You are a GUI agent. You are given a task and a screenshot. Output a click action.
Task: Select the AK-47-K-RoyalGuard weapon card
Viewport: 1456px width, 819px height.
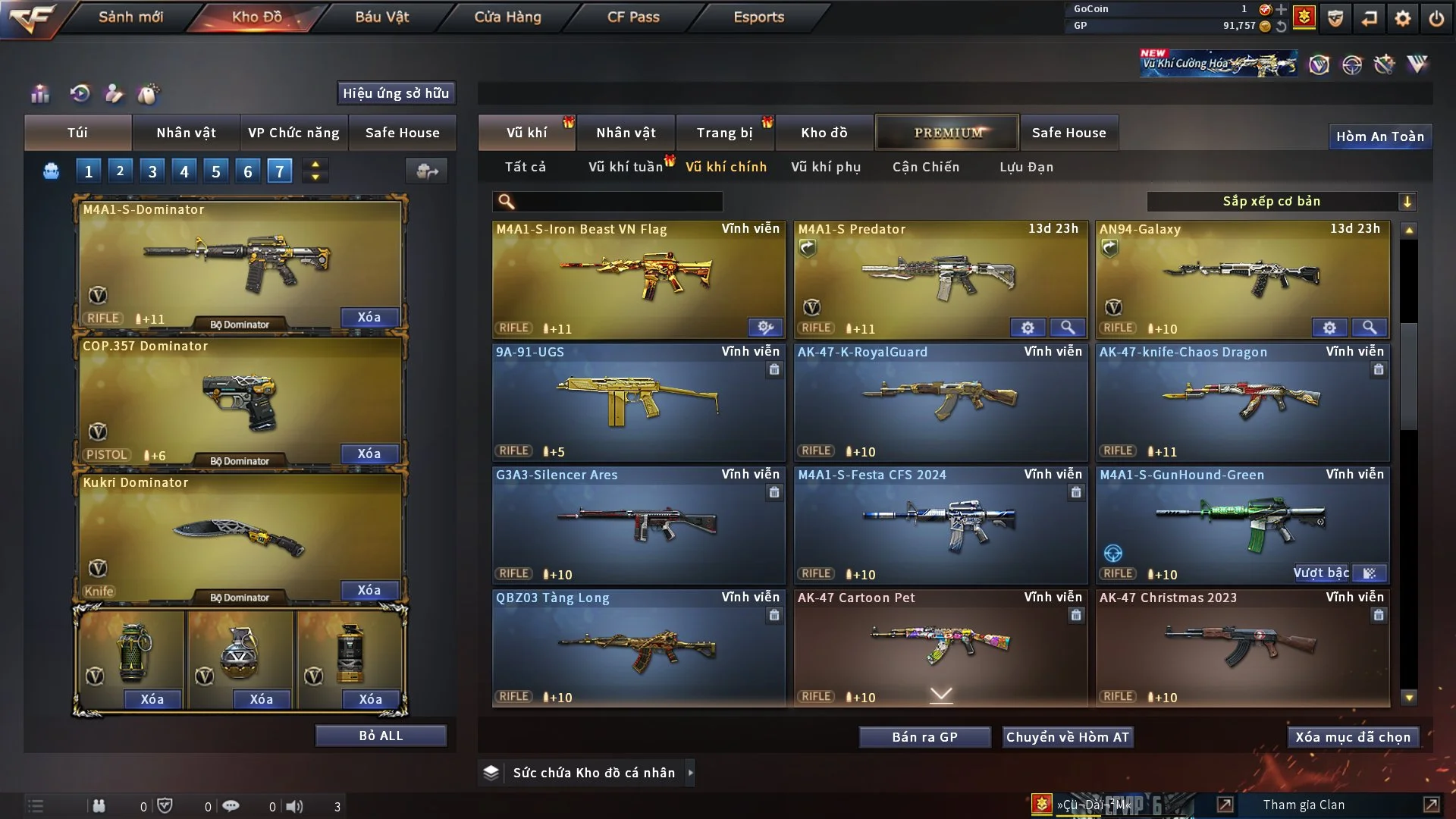click(940, 402)
